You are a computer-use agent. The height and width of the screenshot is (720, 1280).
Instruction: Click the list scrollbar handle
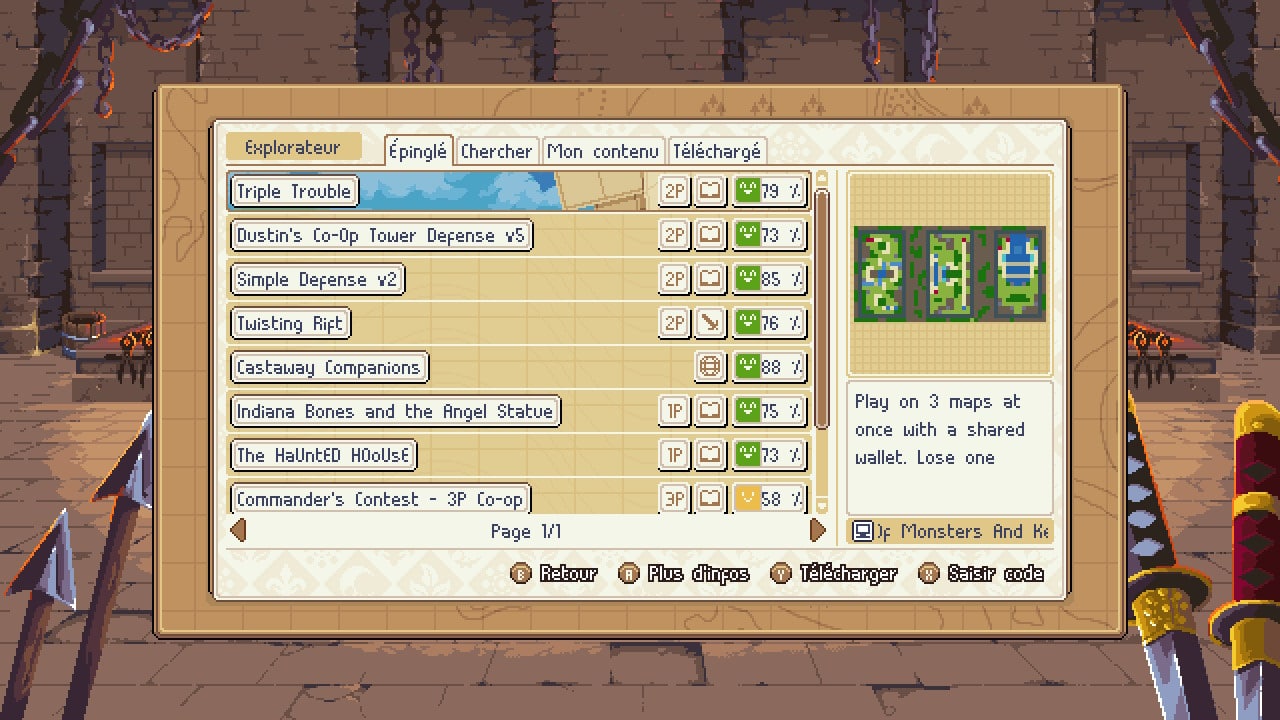coord(822,308)
